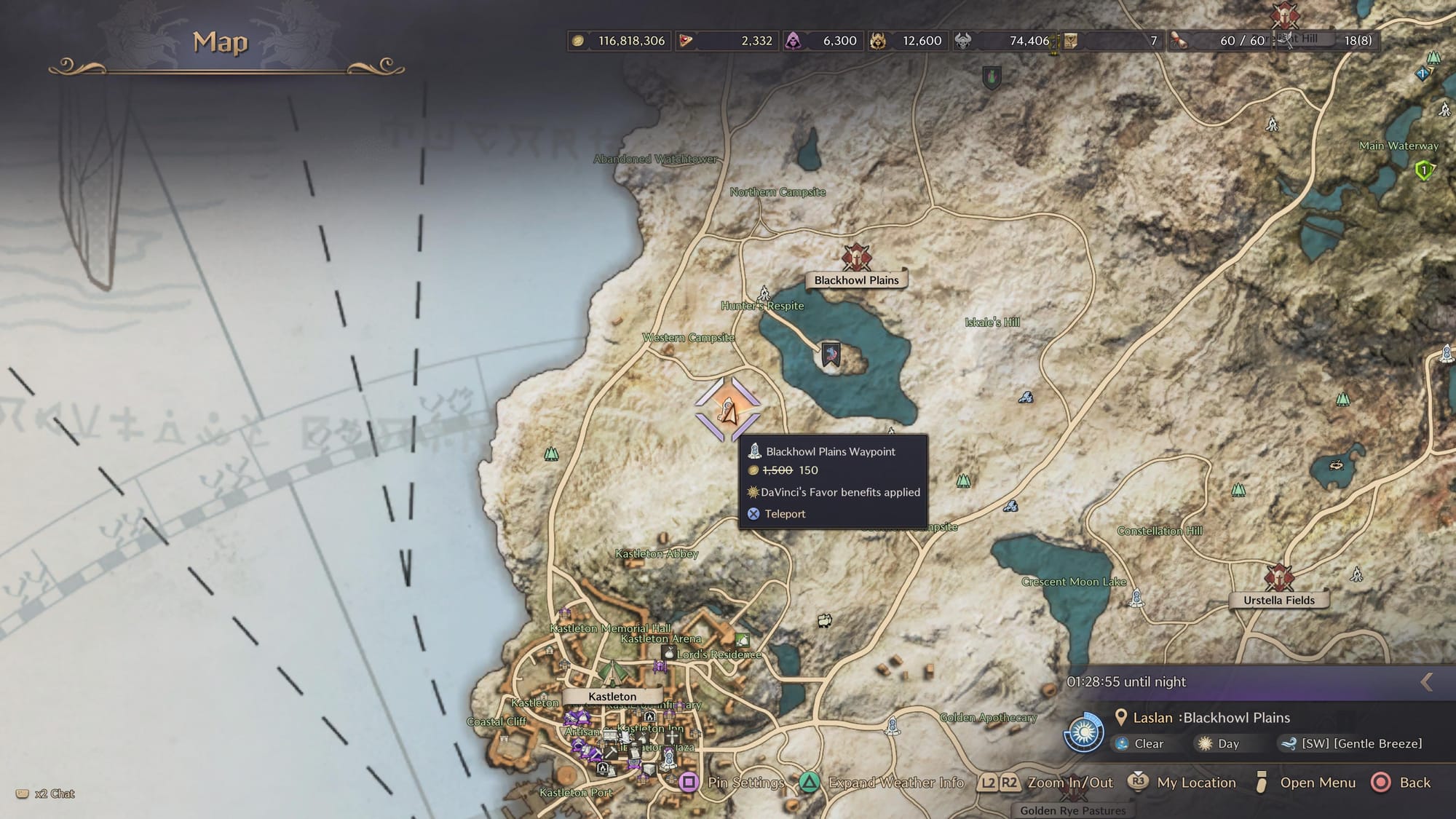Choose the Kastleton town label
This screenshot has height=819, width=1456.
612,697
